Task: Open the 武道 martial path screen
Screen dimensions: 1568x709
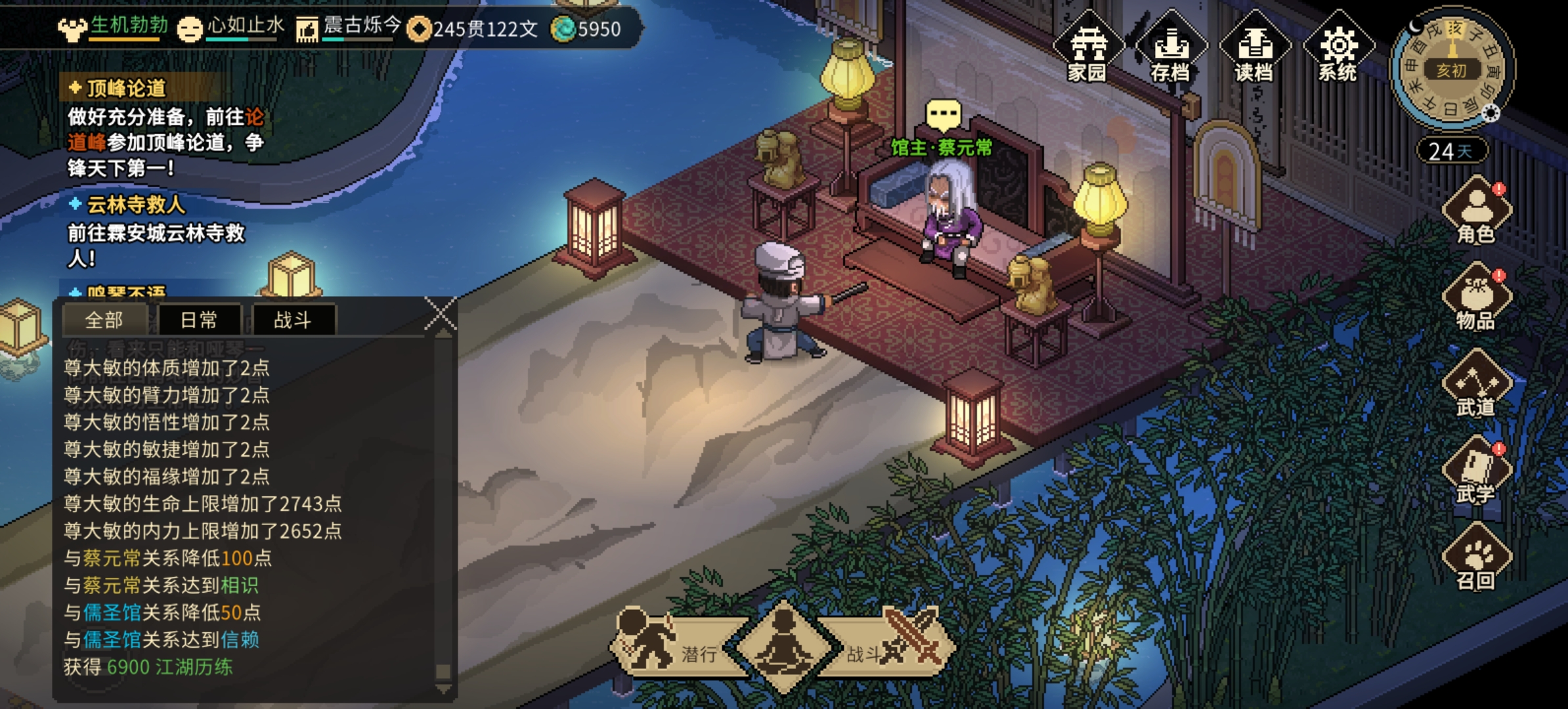Action: pyautogui.click(x=1476, y=385)
